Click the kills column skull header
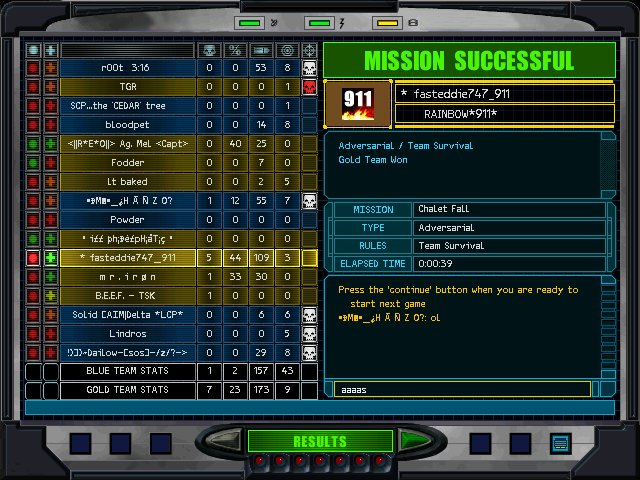 pos(209,49)
